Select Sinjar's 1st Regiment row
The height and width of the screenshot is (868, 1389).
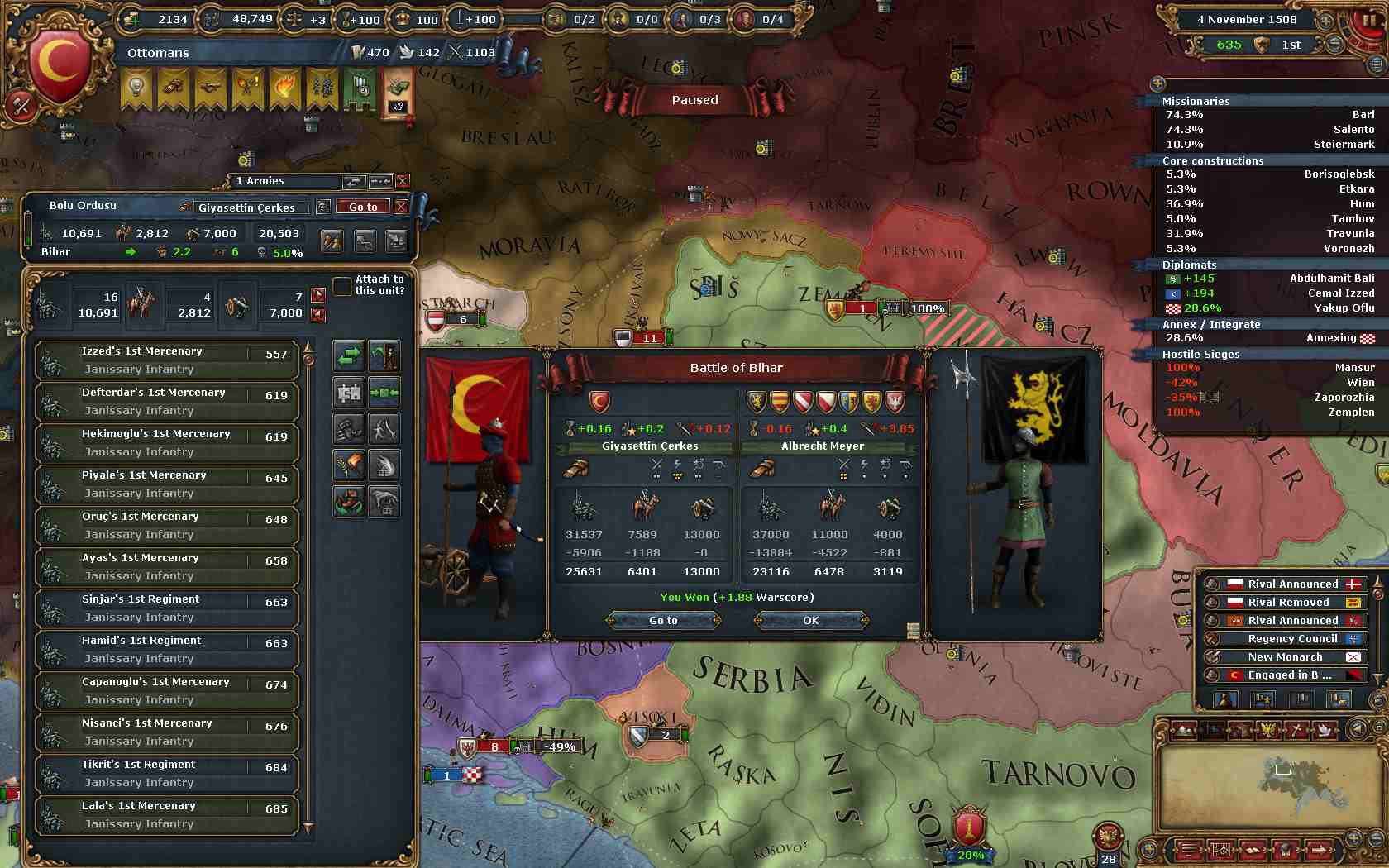click(165, 608)
